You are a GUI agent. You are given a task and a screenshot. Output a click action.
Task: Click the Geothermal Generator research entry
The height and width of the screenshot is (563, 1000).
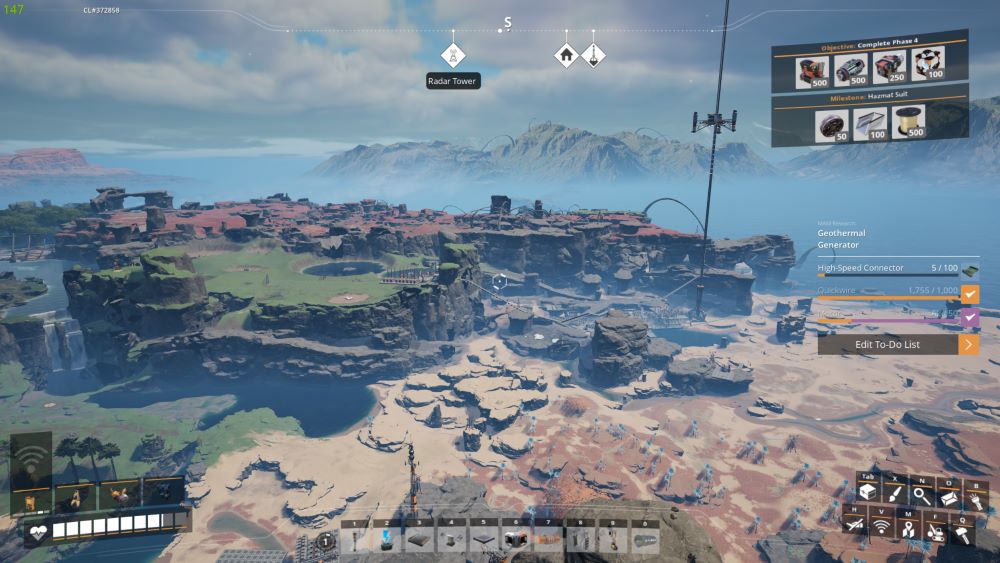pyautogui.click(x=841, y=239)
